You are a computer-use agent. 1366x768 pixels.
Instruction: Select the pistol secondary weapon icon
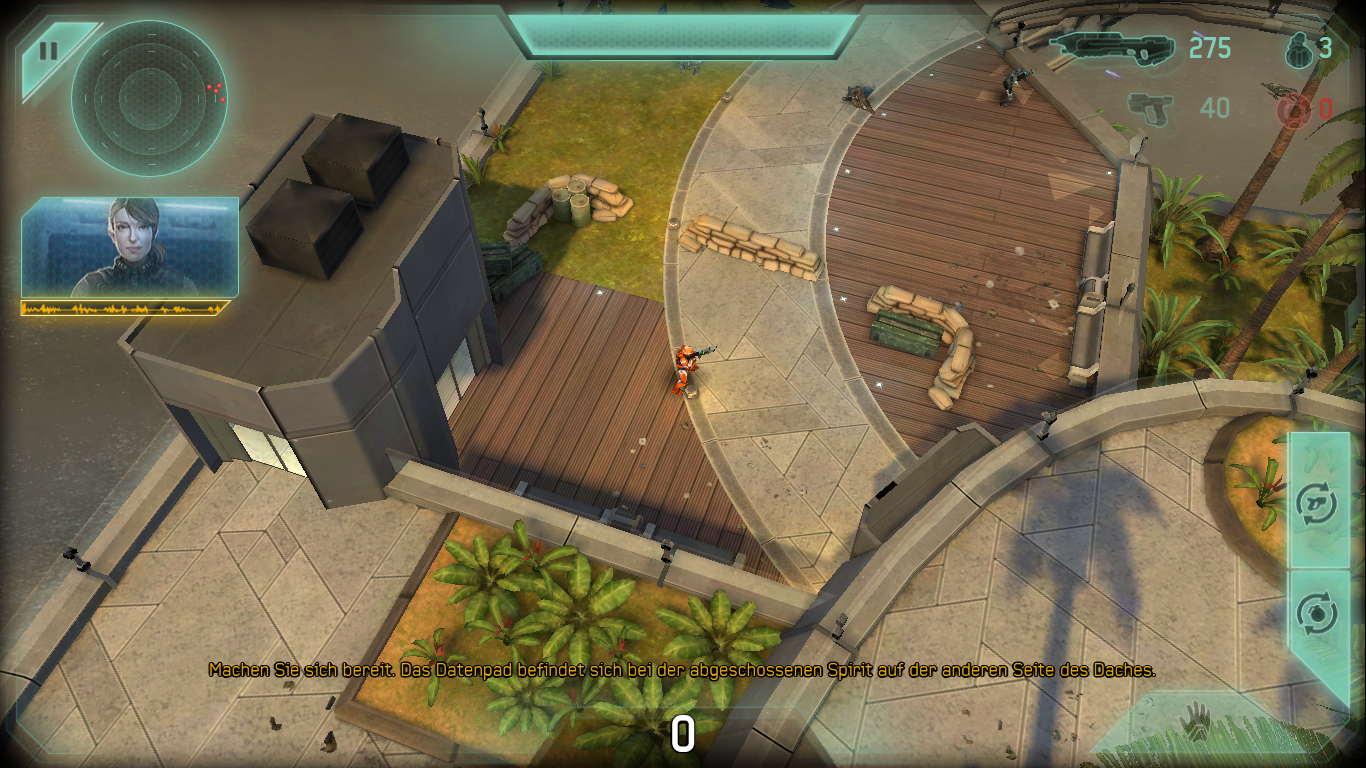(1150, 106)
